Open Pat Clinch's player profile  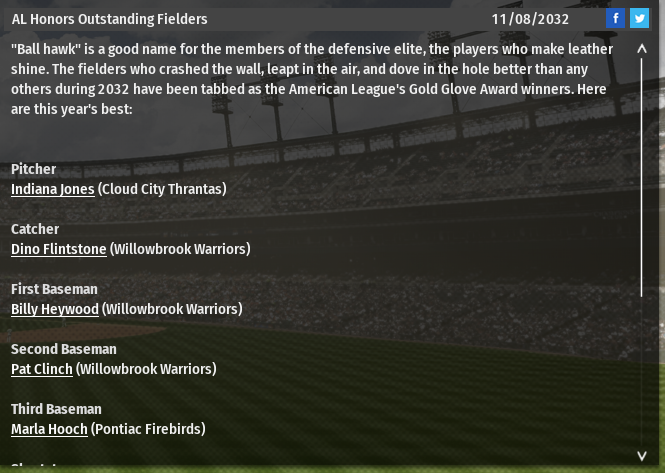[42, 369]
